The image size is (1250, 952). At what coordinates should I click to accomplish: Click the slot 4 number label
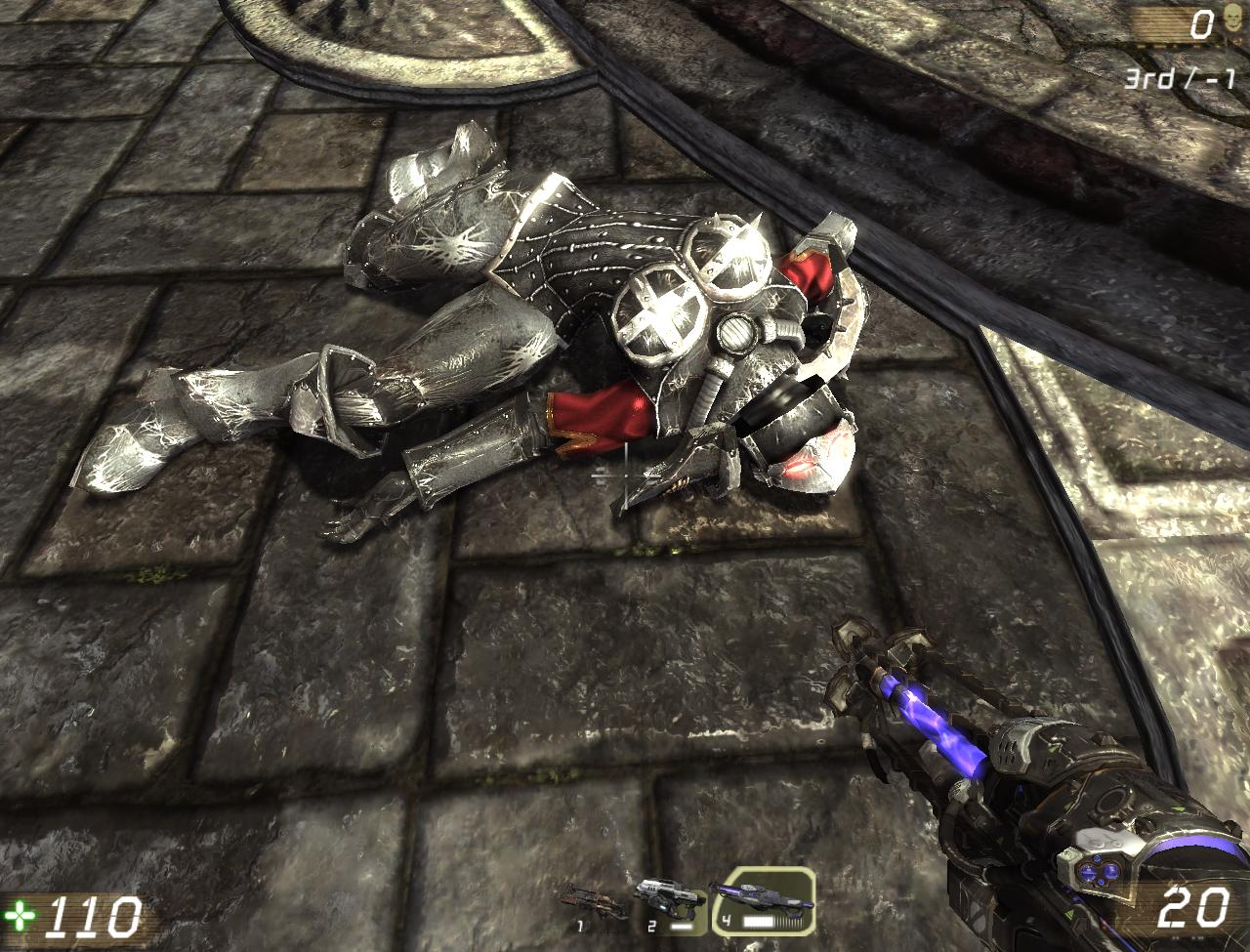[x=726, y=920]
